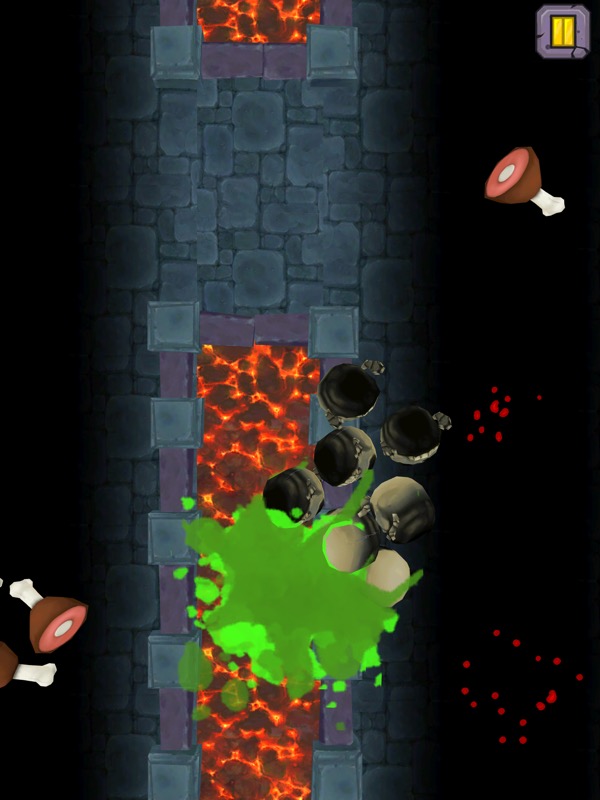
Task: Pause the game with the yellow pause button
Action: [563, 30]
